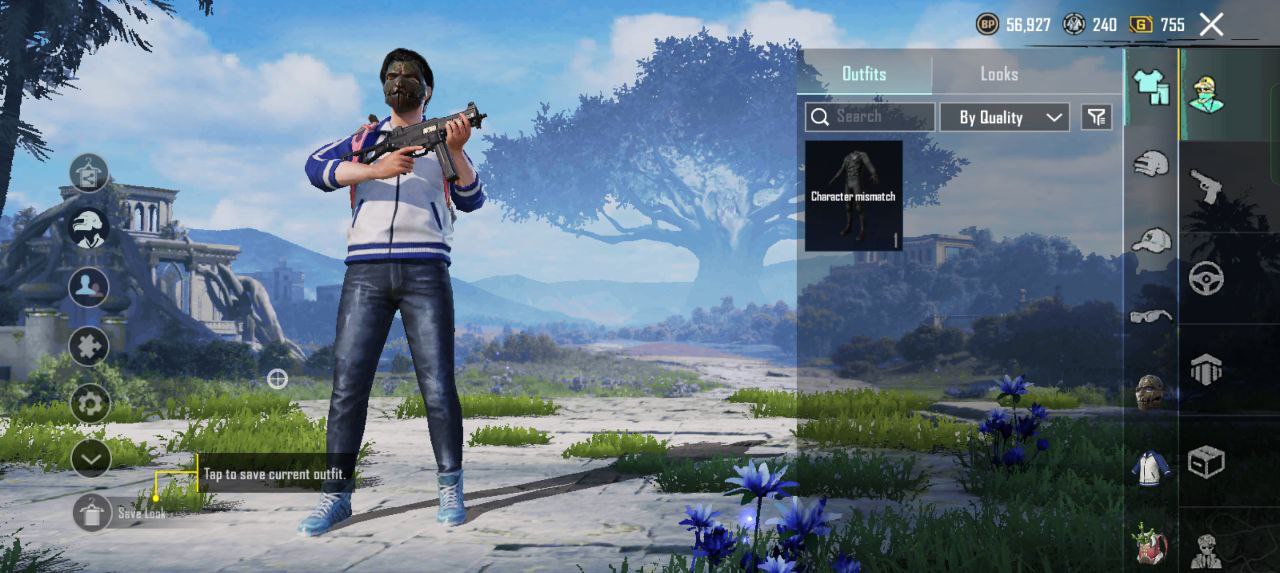1280x573 pixels.
Task: Select the Character mismatch outfit item
Action: 853,195
